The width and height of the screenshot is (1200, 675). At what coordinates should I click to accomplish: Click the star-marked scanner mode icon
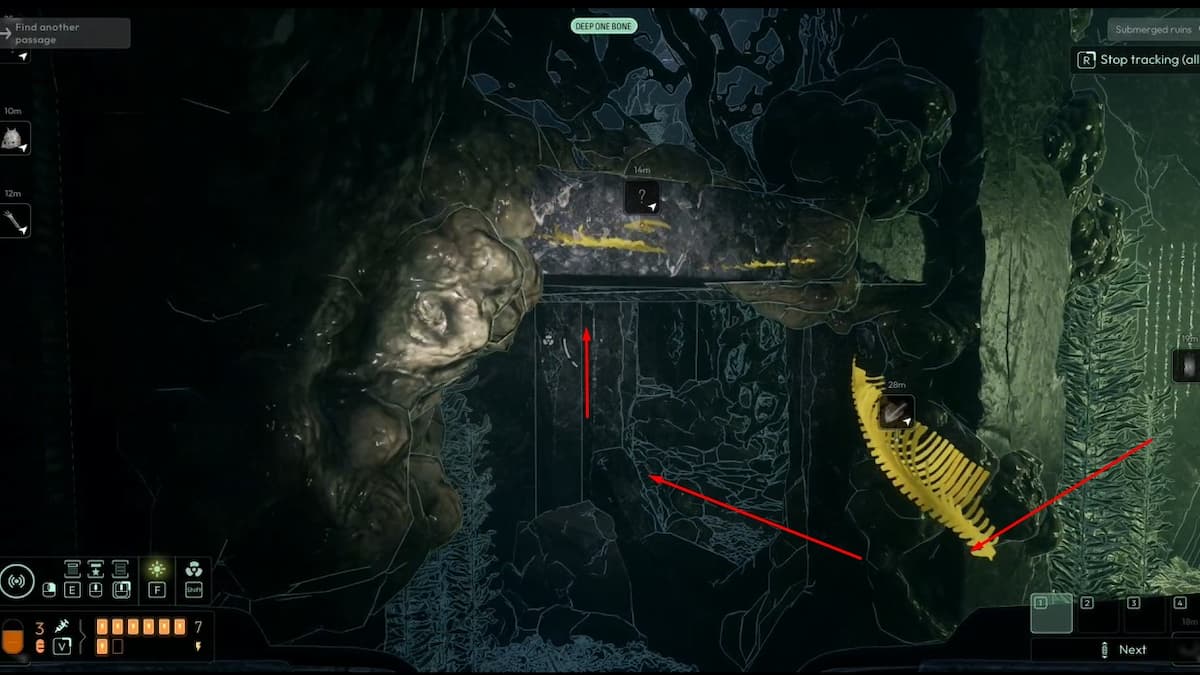coord(96,569)
